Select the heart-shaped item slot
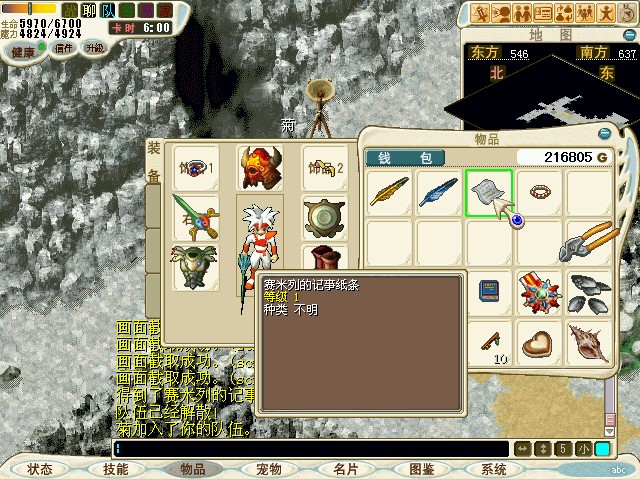 click(x=540, y=341)
